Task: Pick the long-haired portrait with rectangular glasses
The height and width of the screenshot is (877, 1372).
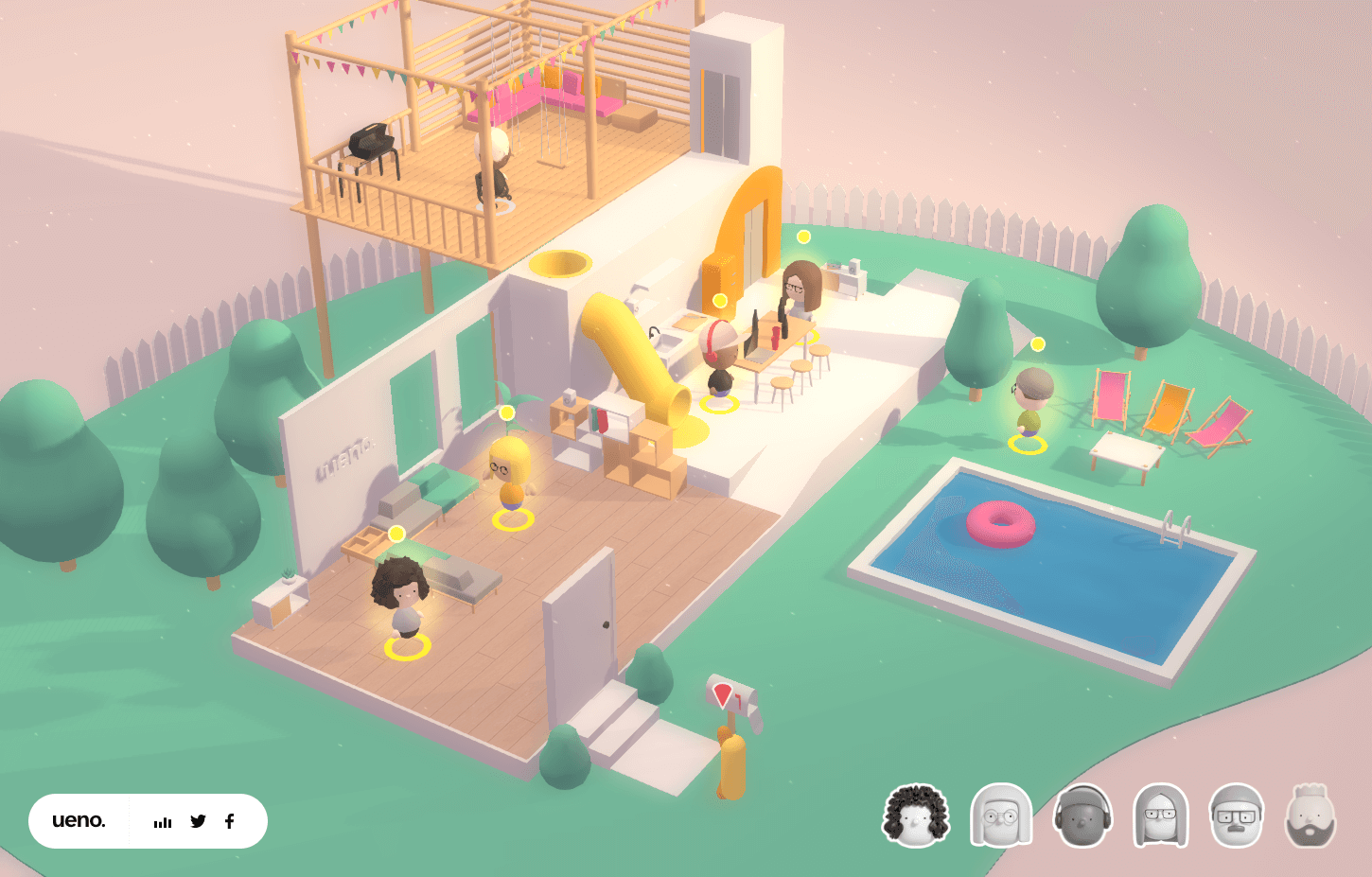Action: pyautogui.click(x=1160, y=816)
